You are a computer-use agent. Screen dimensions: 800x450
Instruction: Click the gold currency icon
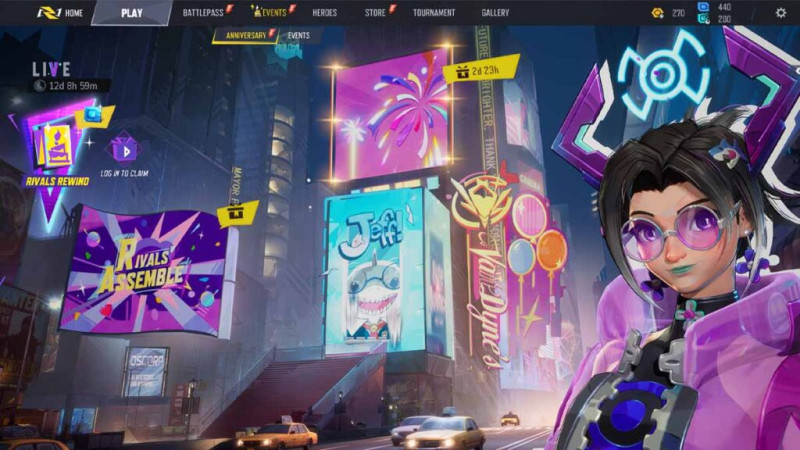(x=657, y=13)
